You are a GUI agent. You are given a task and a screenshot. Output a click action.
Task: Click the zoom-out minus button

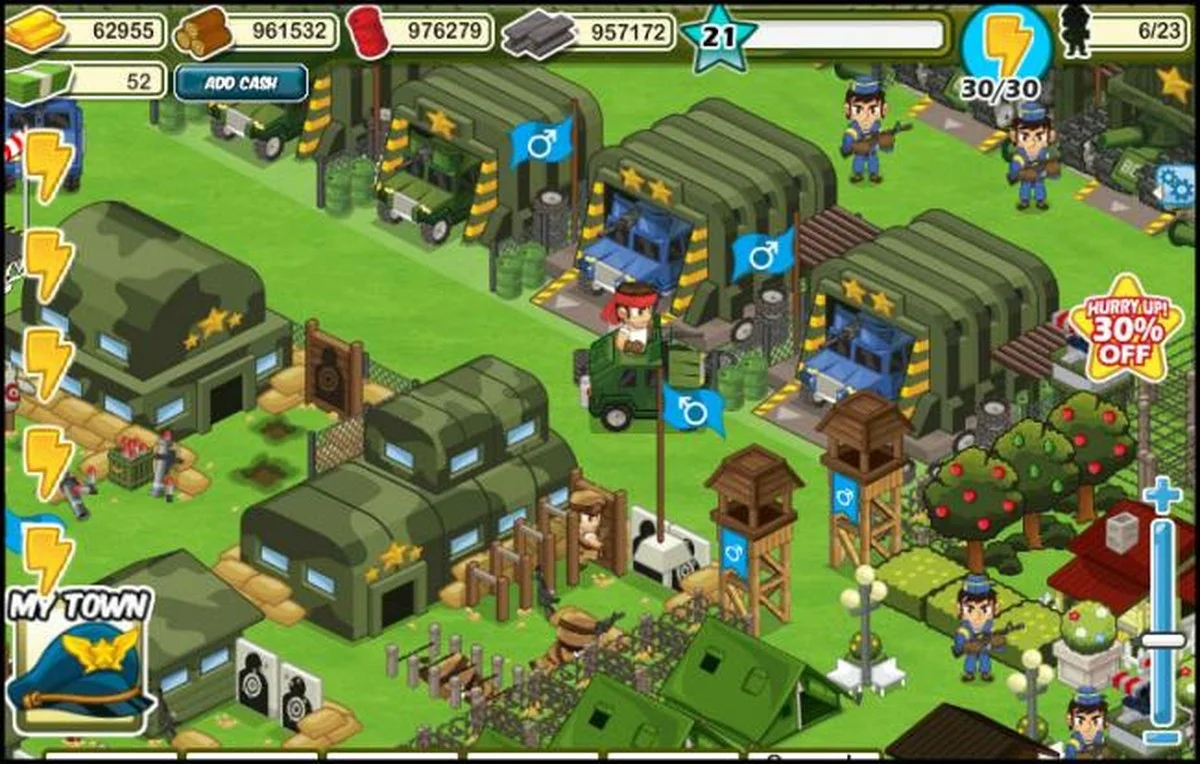click(x=1162, y=737)
